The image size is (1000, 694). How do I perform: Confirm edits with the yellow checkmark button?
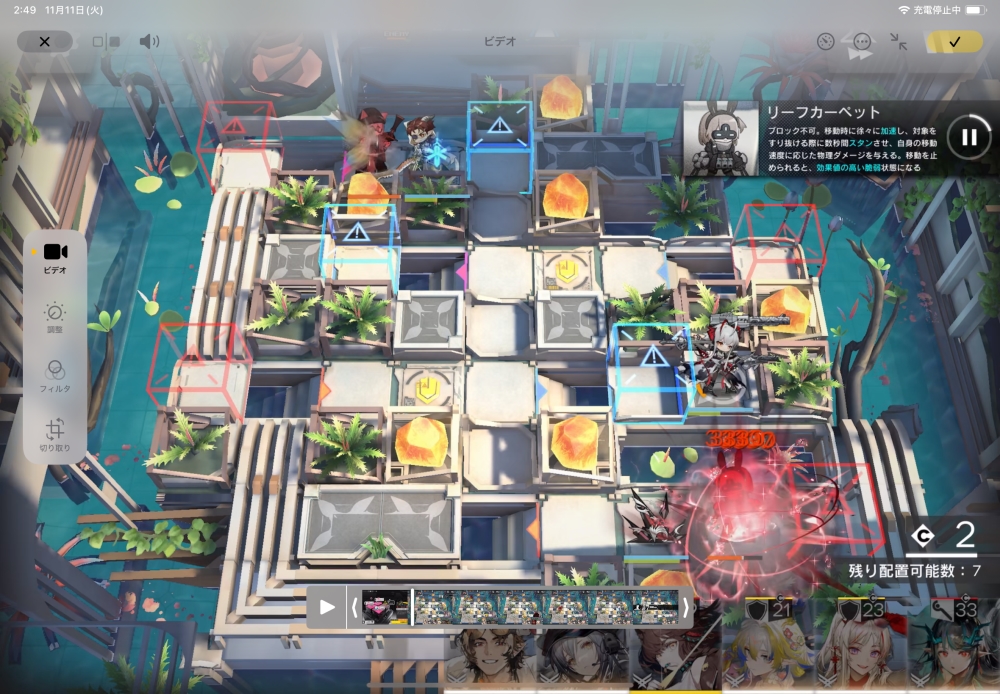[953, 42]
